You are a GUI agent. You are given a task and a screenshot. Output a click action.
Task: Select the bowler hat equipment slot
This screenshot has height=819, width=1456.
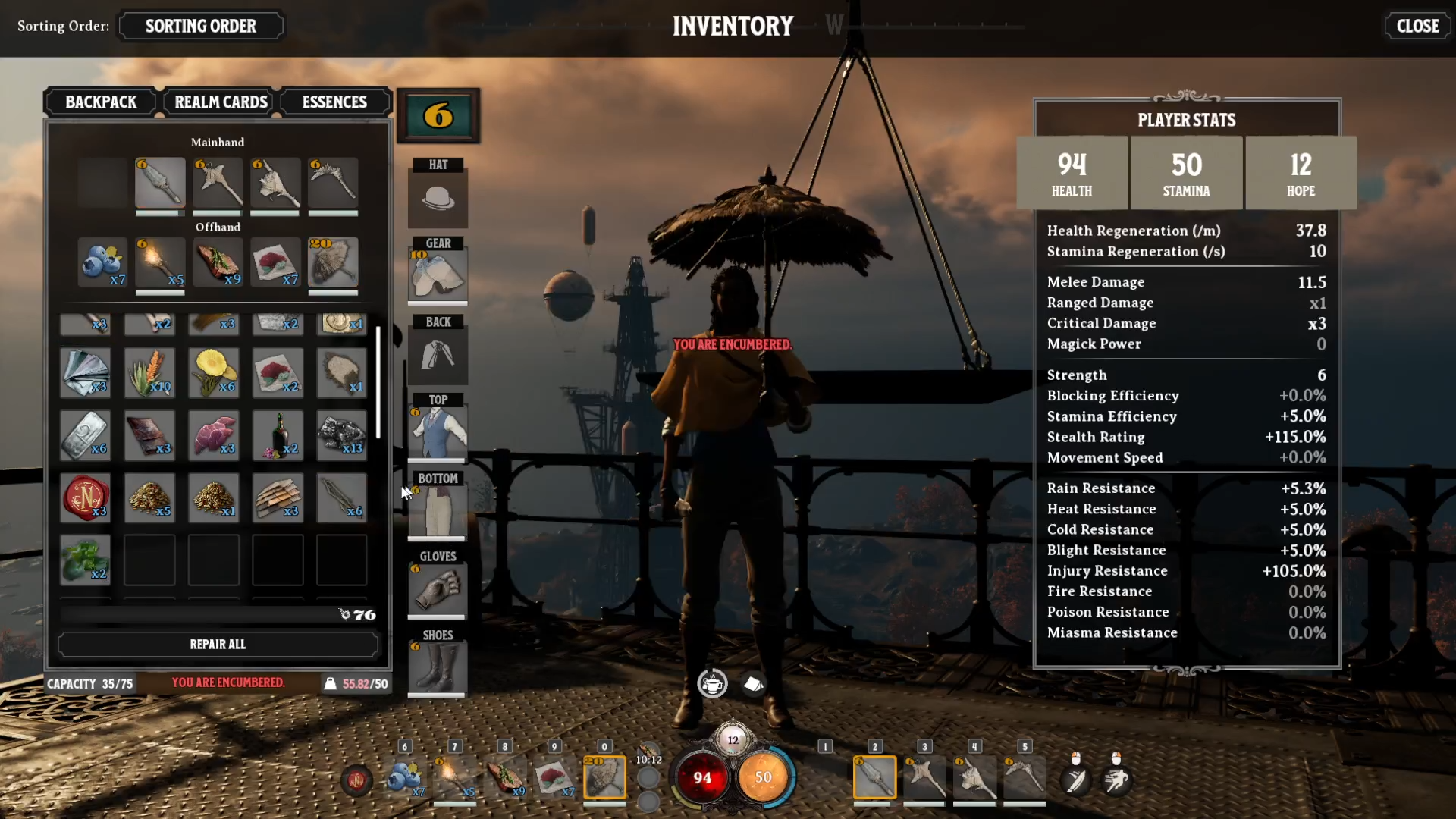click(438, 199)
